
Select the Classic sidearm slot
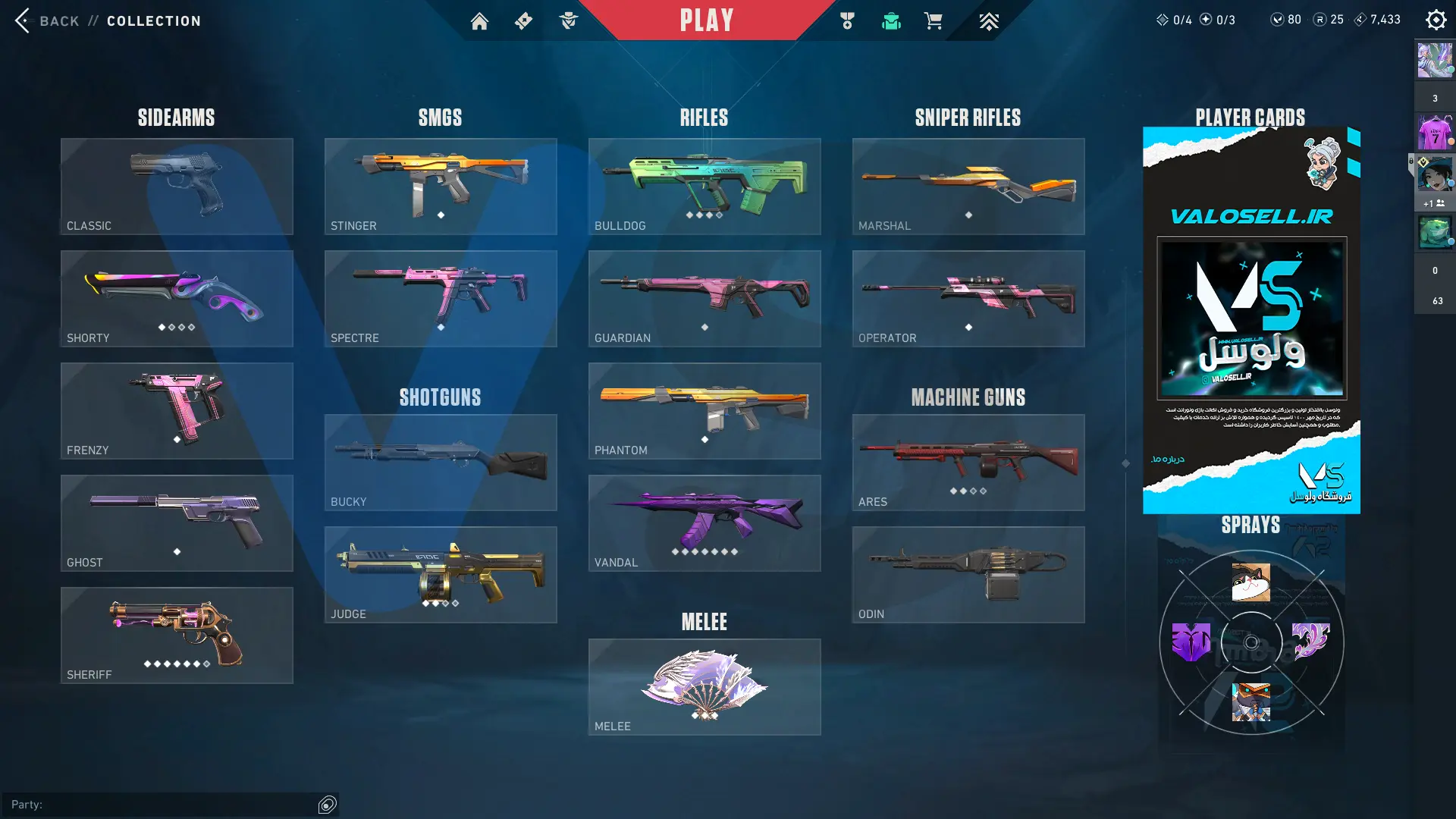coord(177,186)
